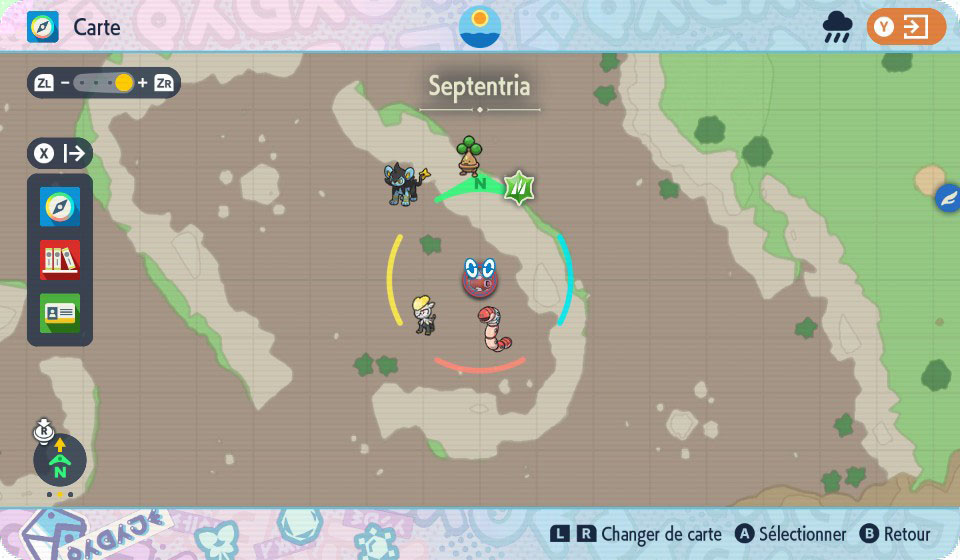960x560 pixels.
Task: Select the Rotom player position marker
Action: coord(480,278)
